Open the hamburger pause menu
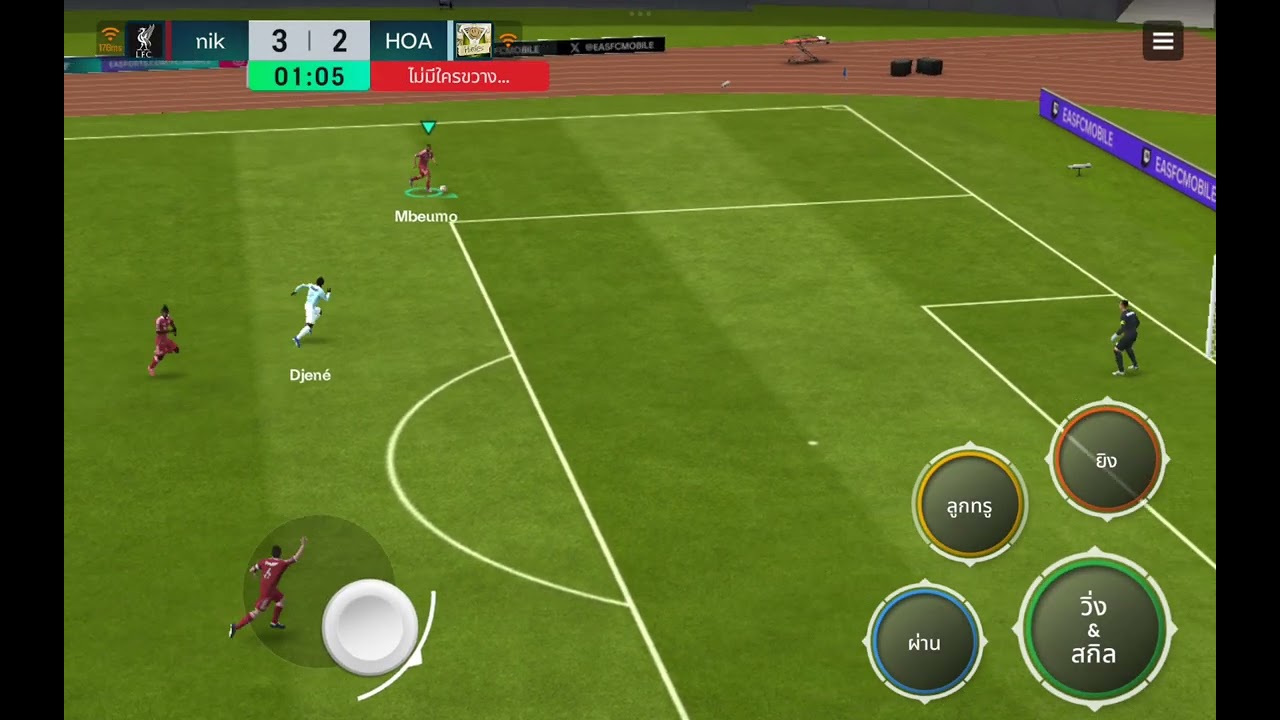This screenshot has height=720, width=1280. click(x=1163, y=41)
